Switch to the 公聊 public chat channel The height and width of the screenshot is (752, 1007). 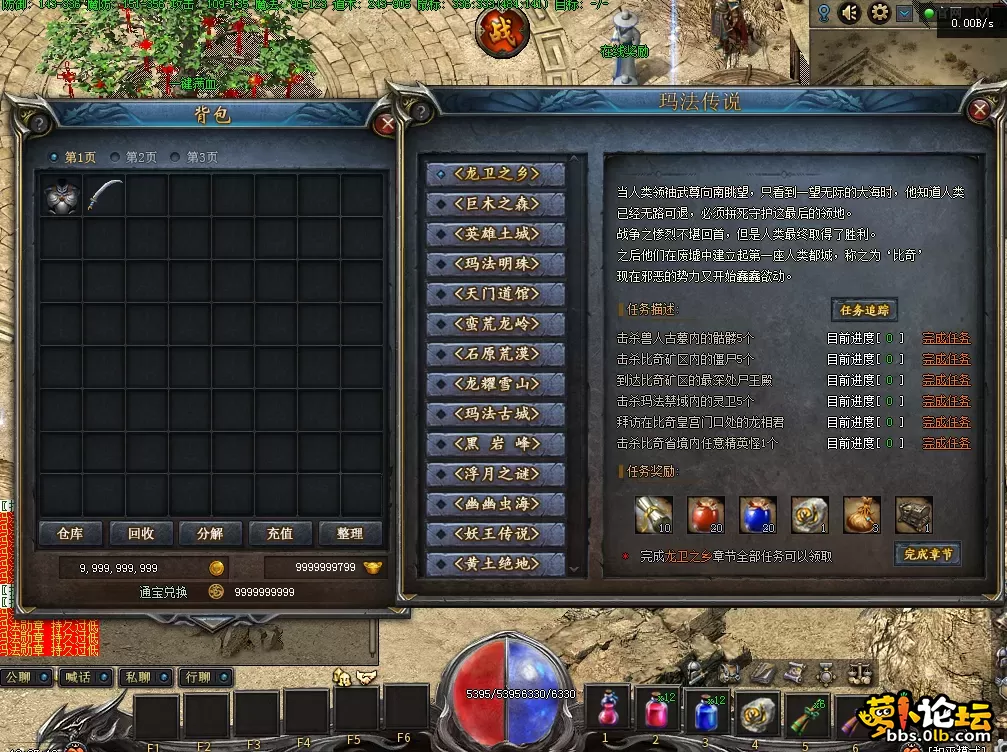click(19, 677)
